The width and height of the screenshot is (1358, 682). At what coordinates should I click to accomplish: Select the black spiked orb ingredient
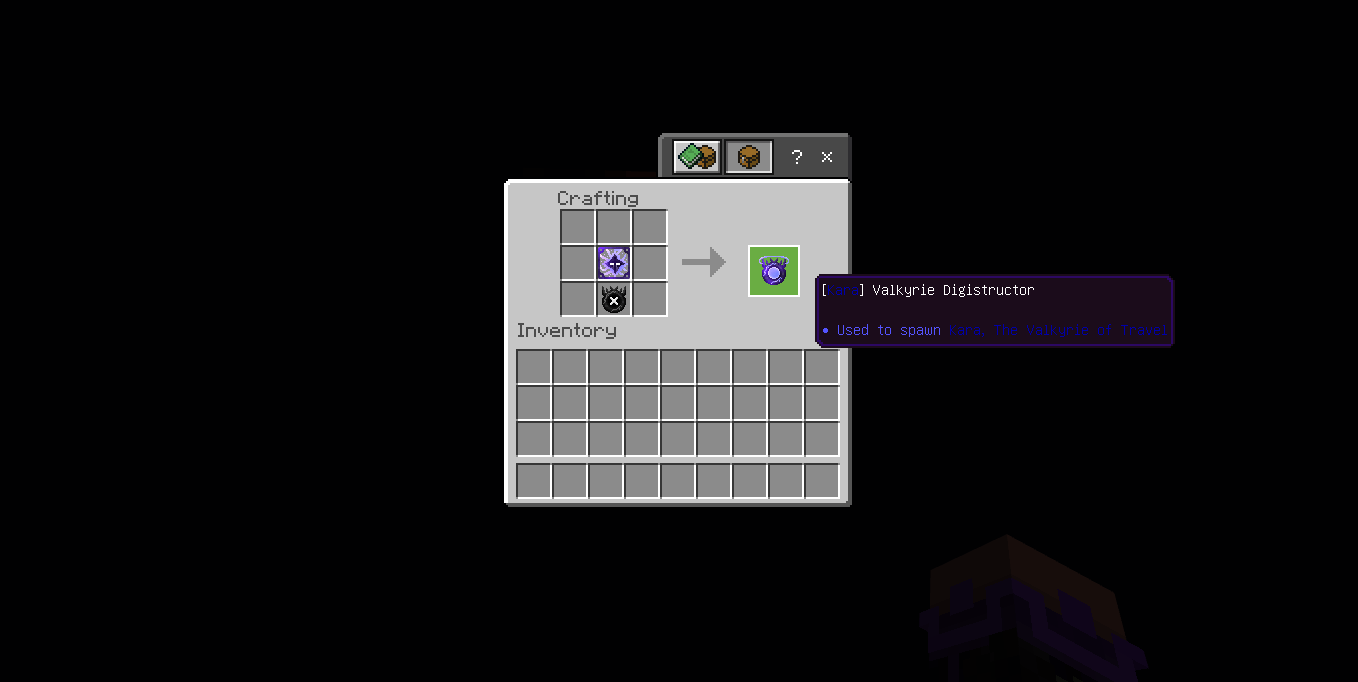614,299
